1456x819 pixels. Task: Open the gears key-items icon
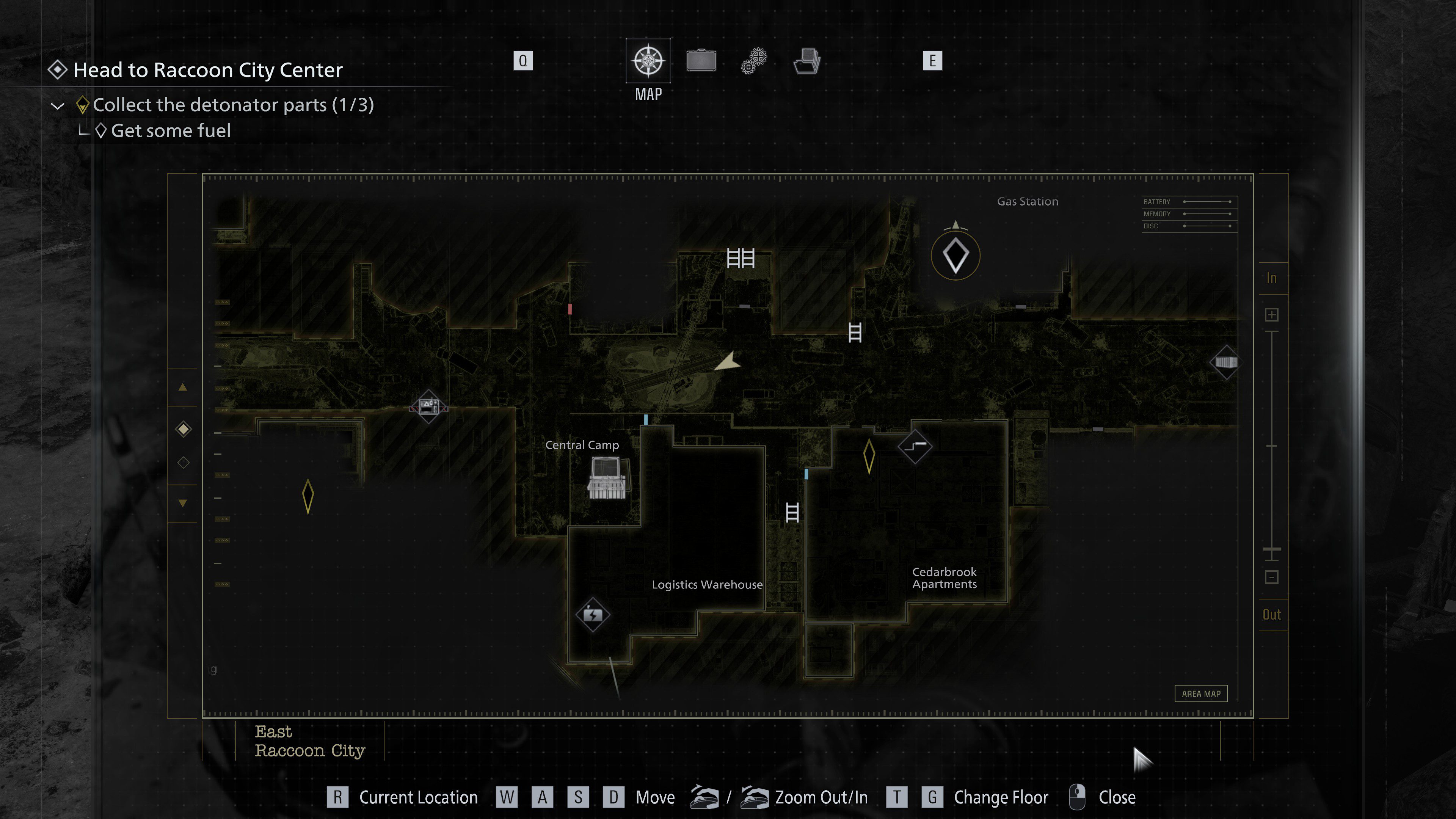[753, 61]
